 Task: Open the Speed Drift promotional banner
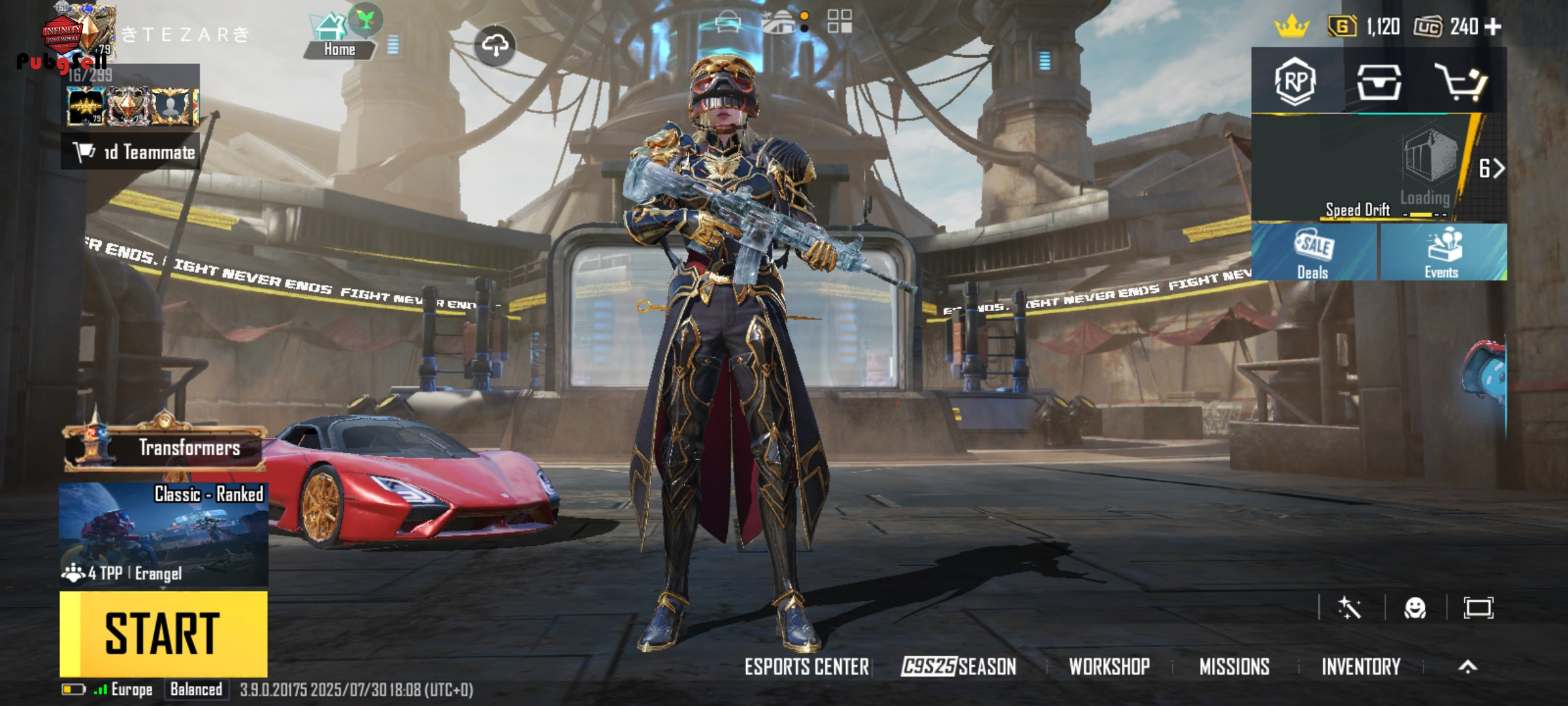(1359, 168)
